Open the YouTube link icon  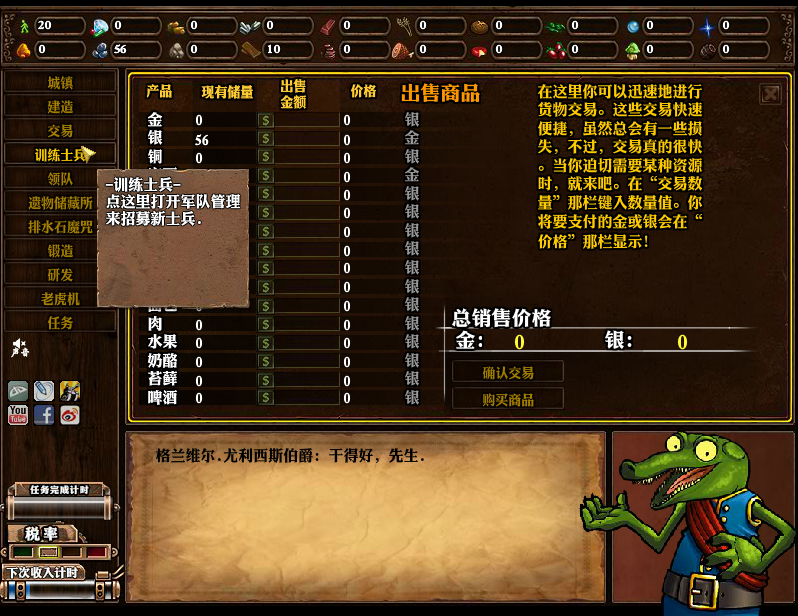pyautogui.click(x=18, y=414)
